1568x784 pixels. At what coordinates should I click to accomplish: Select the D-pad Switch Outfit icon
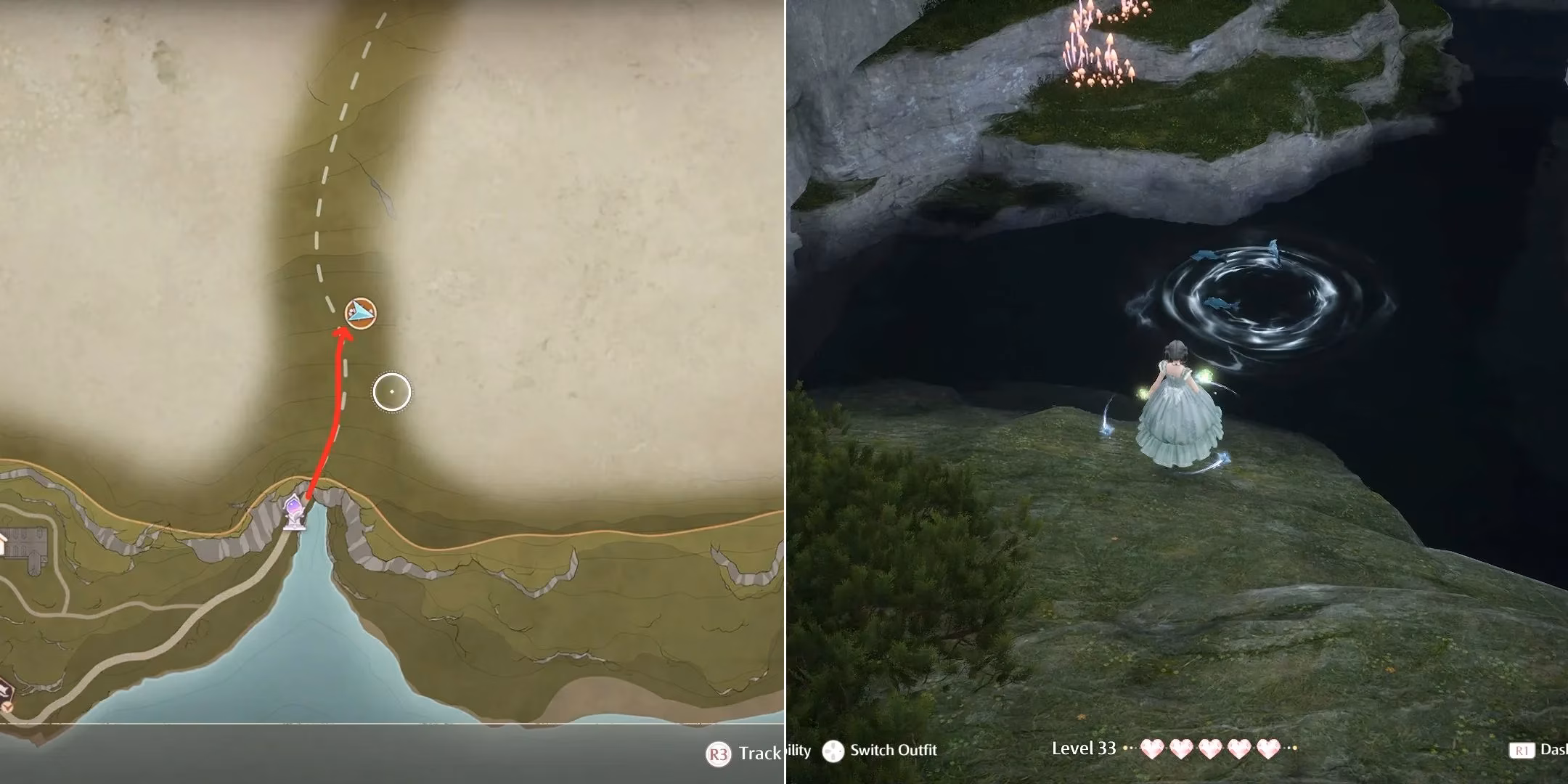tap(833, 751)
